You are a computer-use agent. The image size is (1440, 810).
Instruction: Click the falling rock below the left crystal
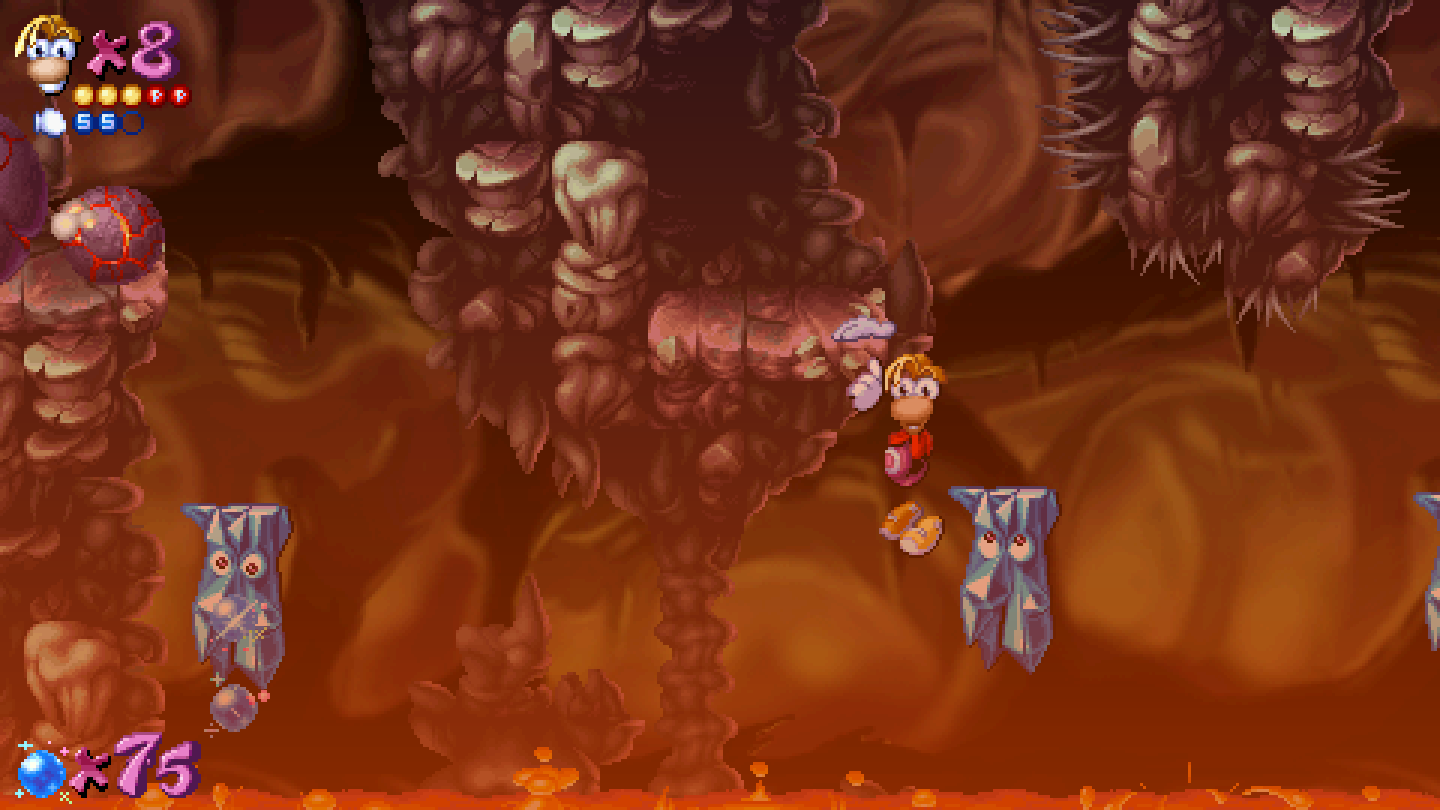[235, 710]
